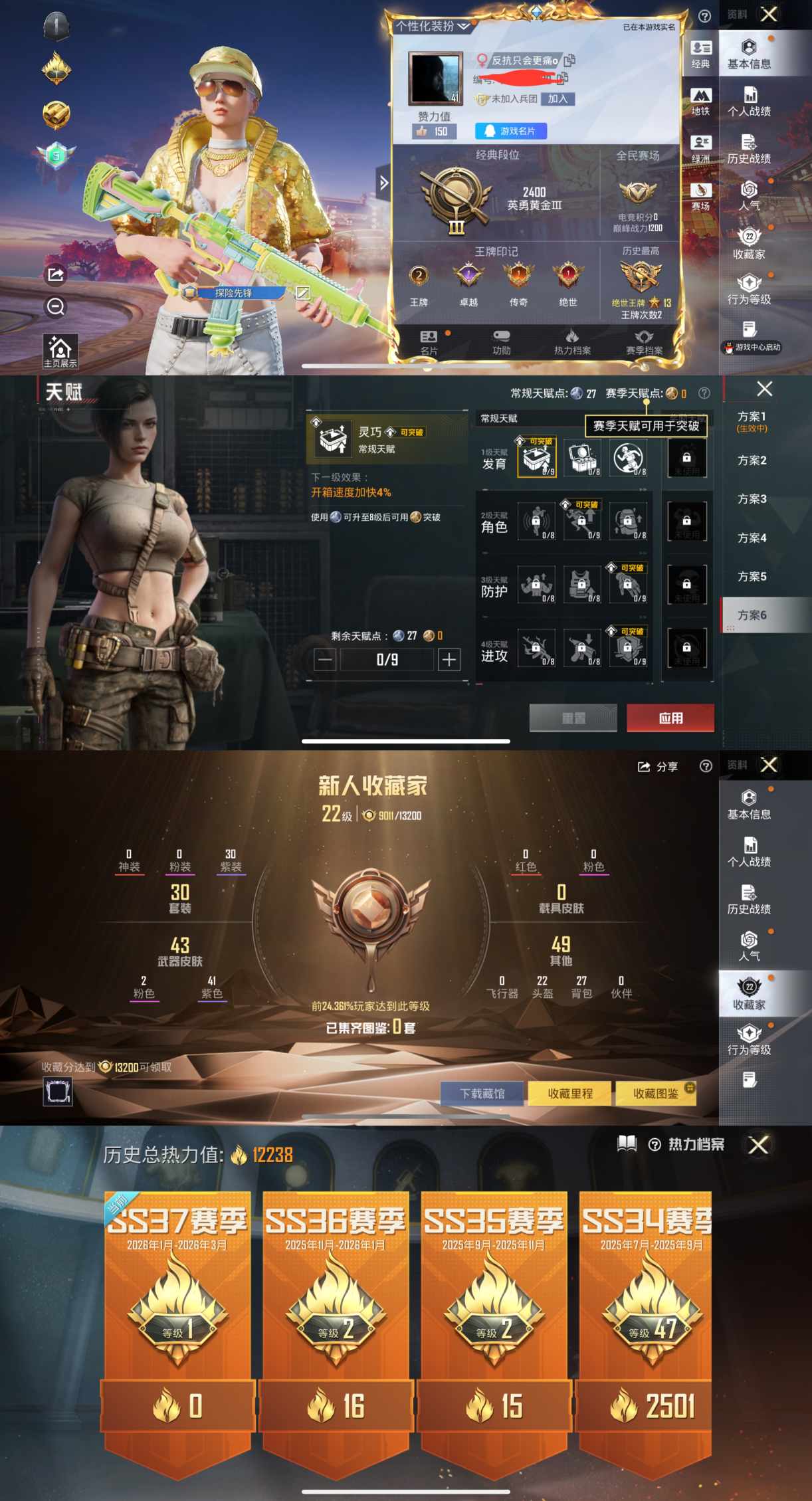
Task: Open 收藏里程 collection milestones
Action: (x=569, y=1094)
